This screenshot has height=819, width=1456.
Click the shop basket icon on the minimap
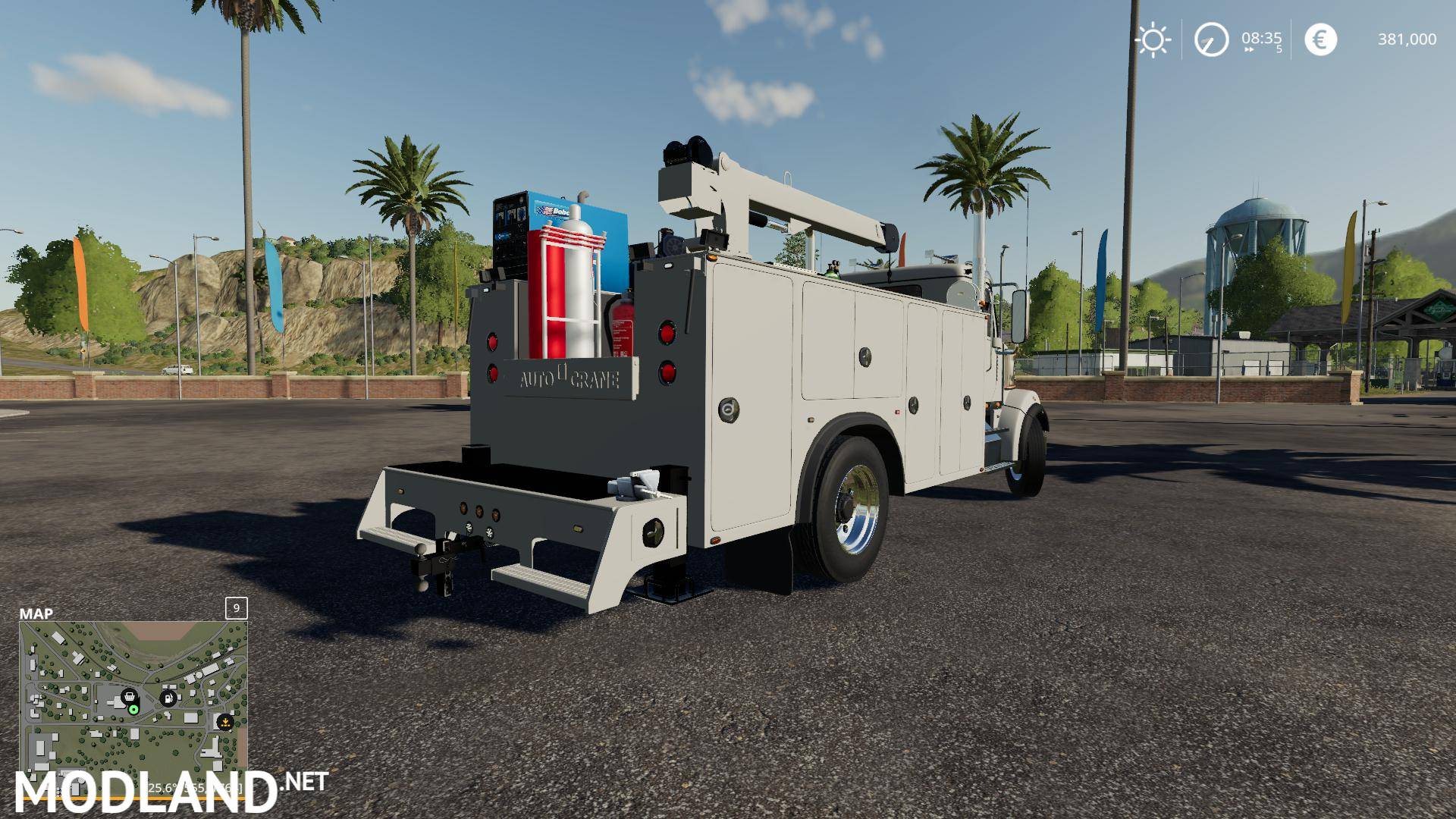(130, 696)
